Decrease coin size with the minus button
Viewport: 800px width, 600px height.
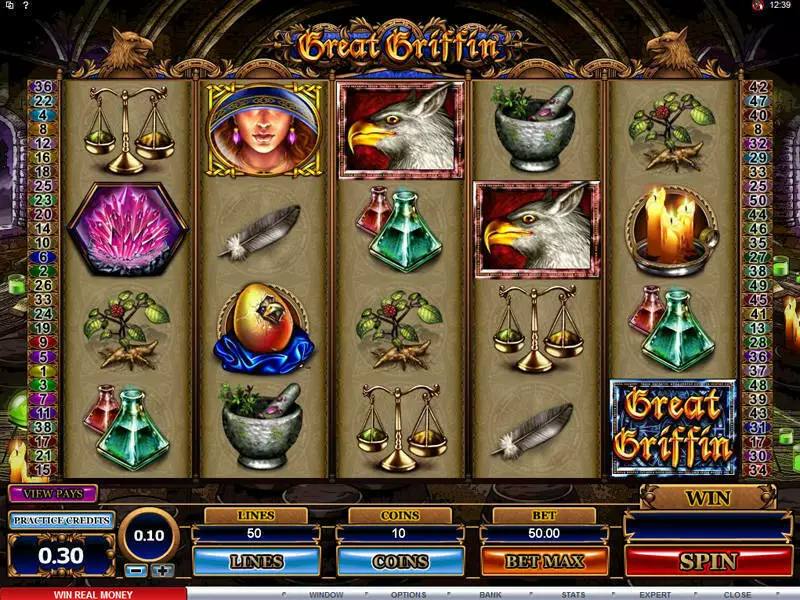click(138, 570)
